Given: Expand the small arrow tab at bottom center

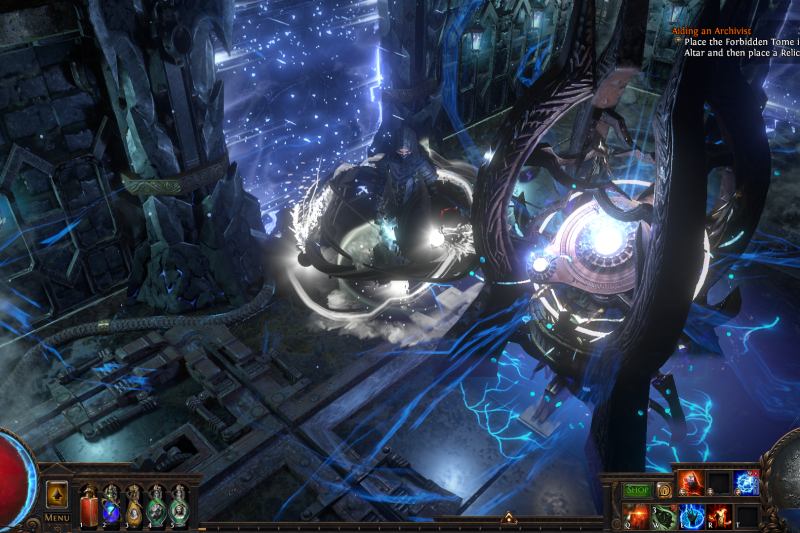Looking at the screenshot, I should (508, 518).
